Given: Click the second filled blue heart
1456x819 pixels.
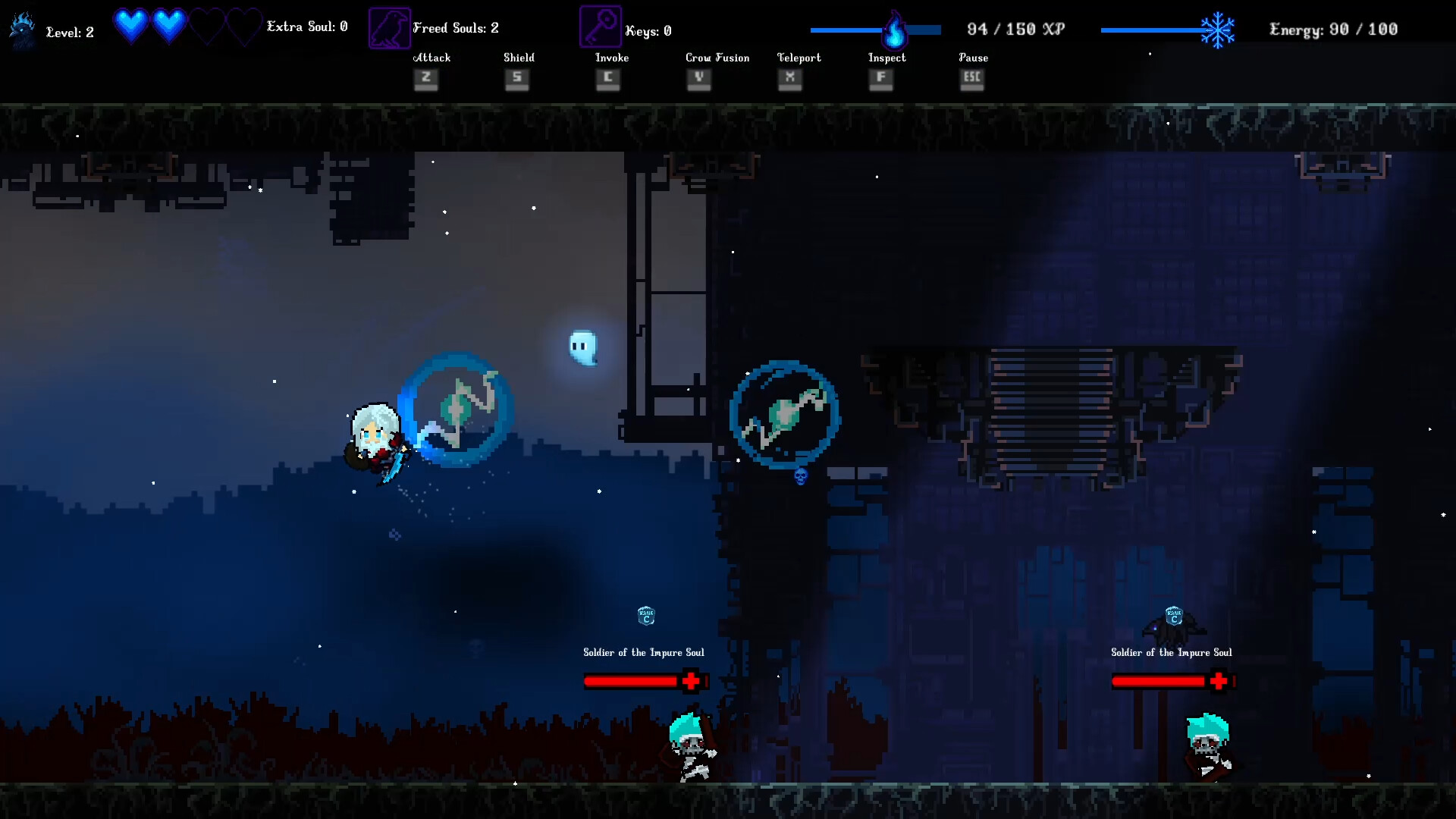Looking at the screenshot, I should coord(168,25).
